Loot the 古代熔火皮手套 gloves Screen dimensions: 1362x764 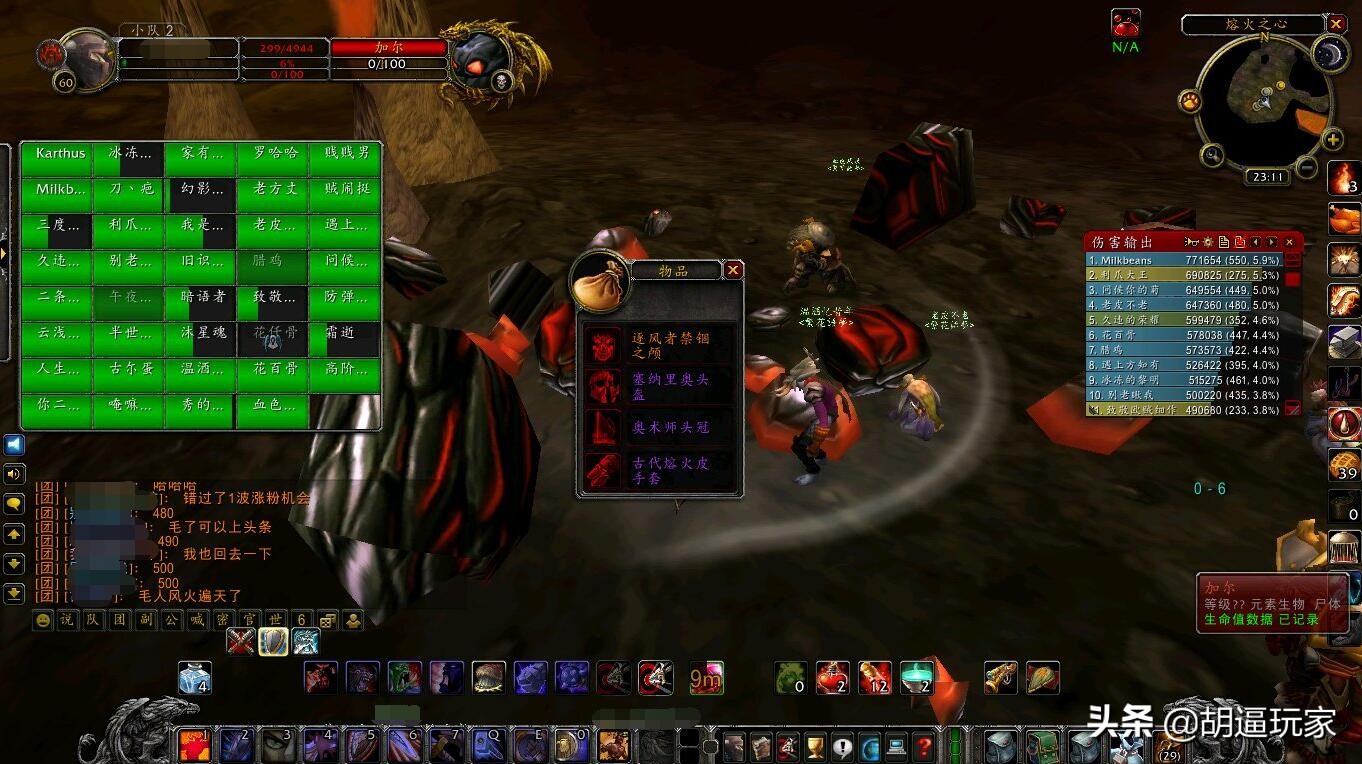click(661, 470)
